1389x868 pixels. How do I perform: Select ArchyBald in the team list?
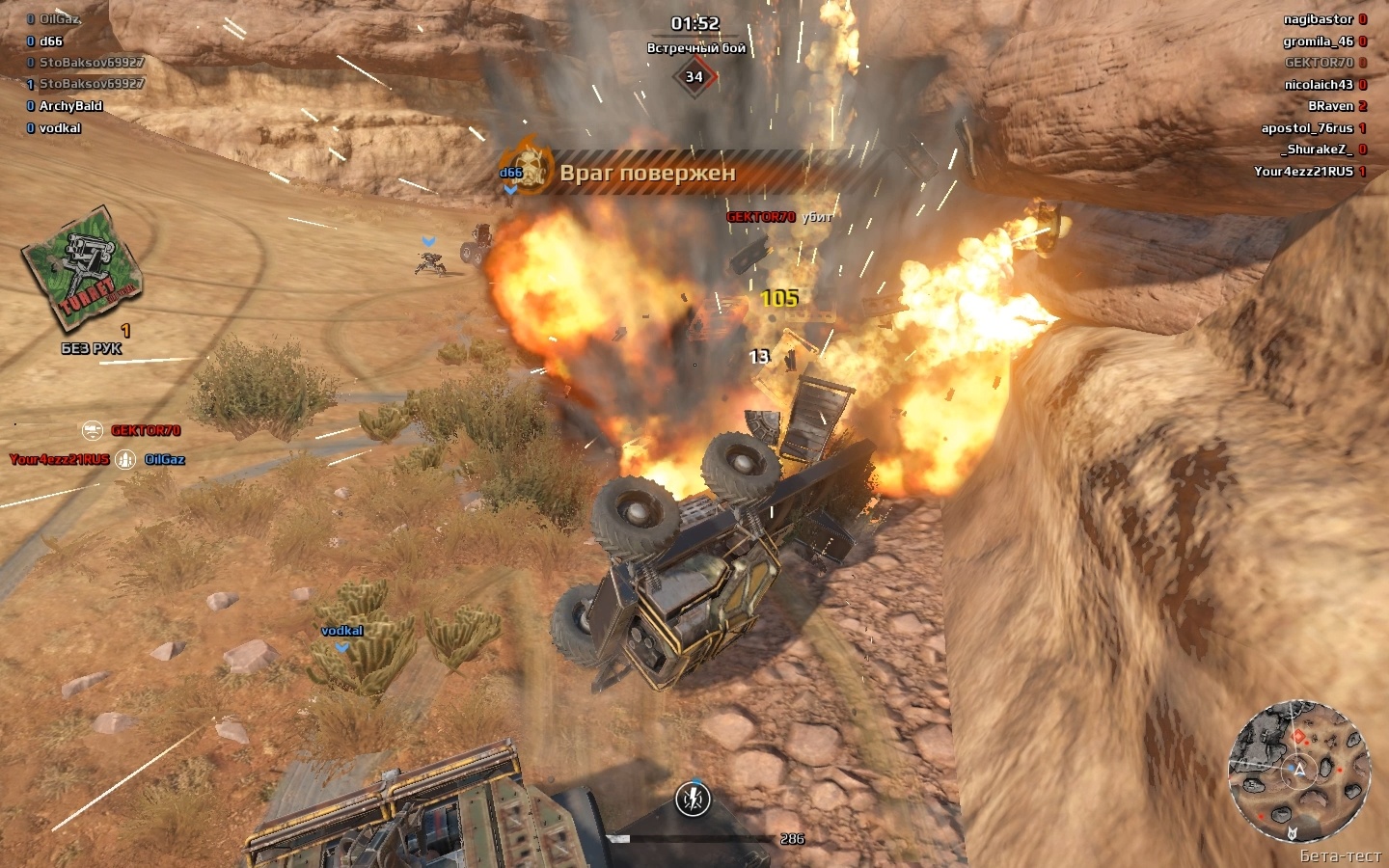(x=70, y=106)
